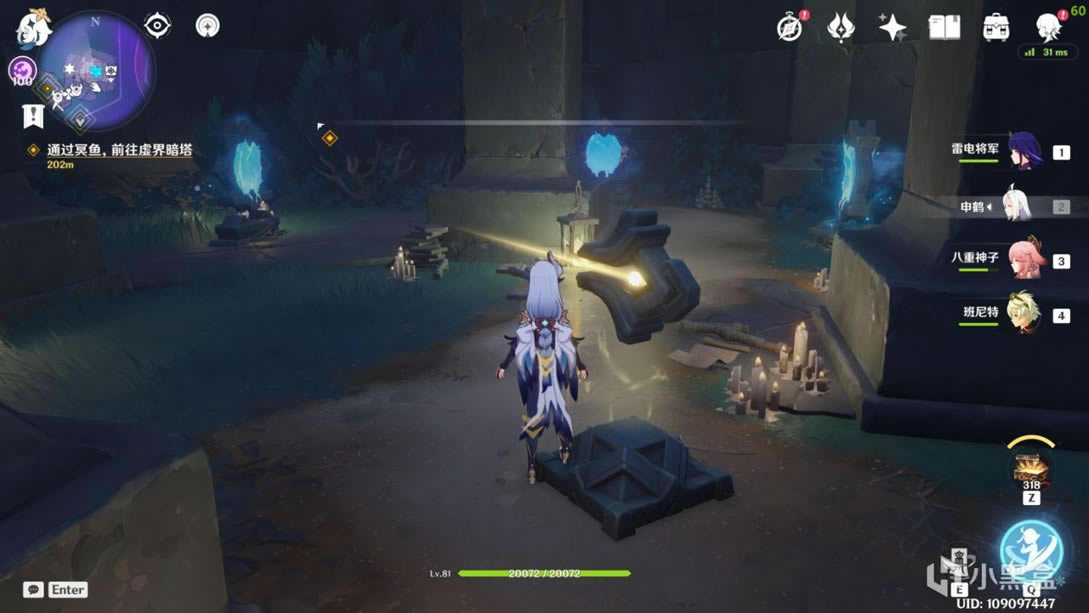
Task: Open the compass events icon
Action: pyautogui.click(x=790, y=27)
